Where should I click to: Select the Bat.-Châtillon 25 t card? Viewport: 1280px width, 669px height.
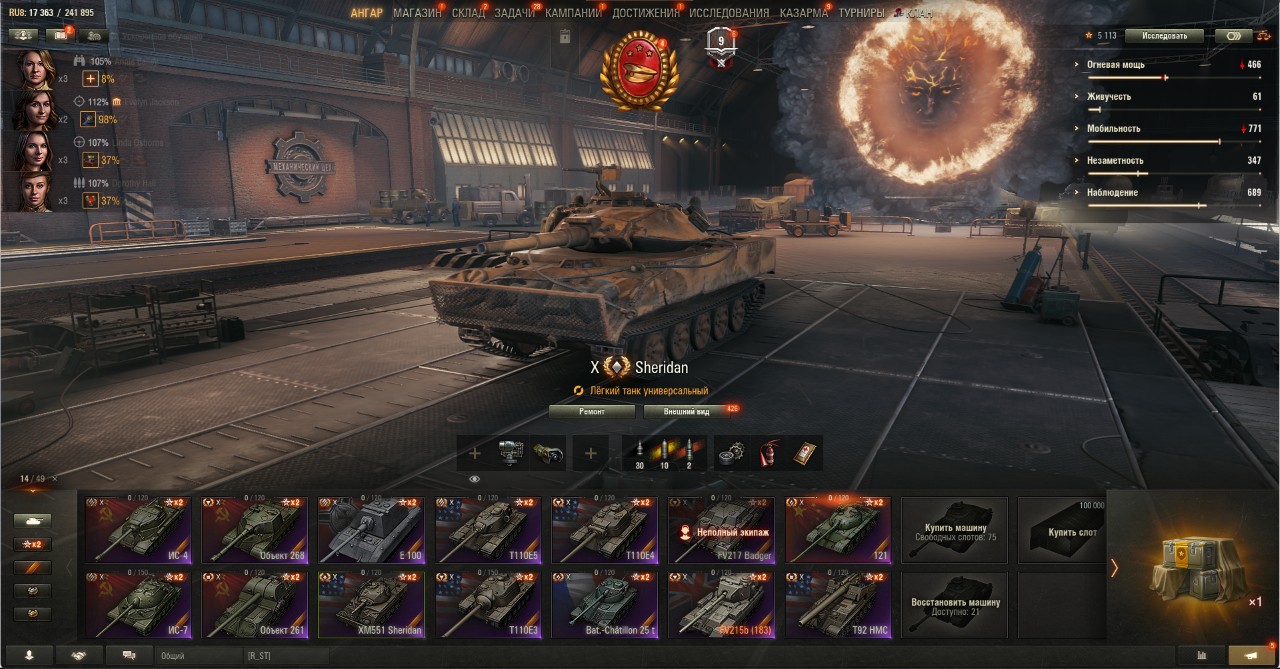pos(604,605)
